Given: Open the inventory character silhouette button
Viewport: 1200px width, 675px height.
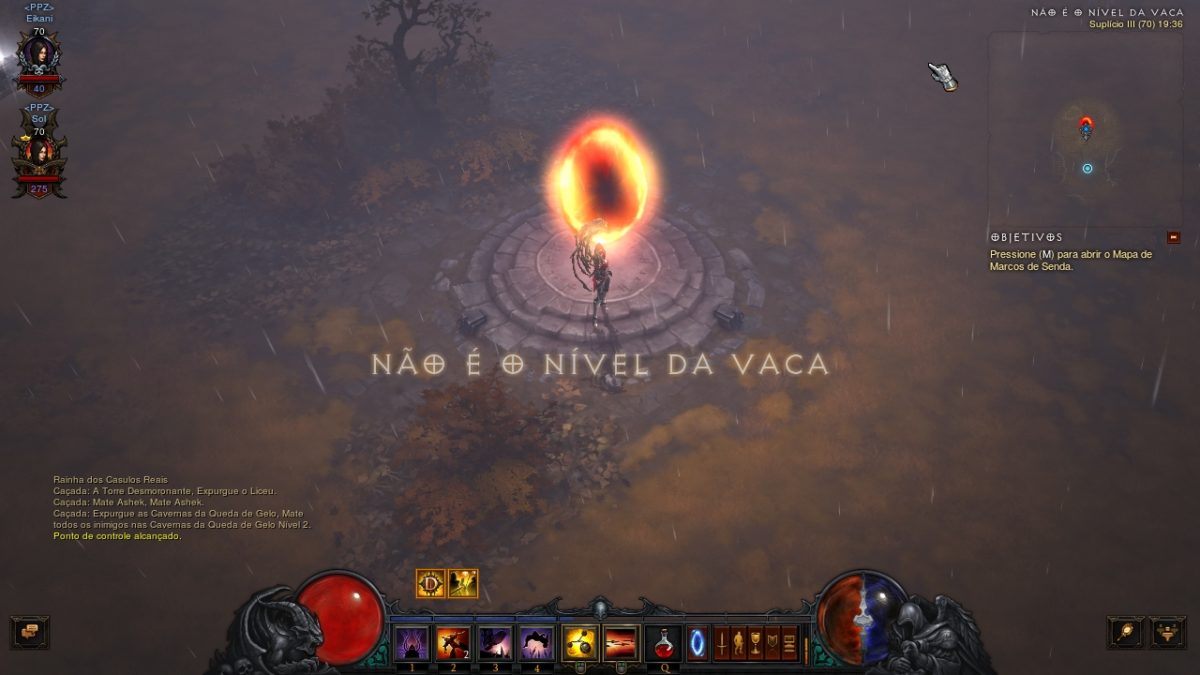Looking at the screenshot, I should tap(738, 643).
